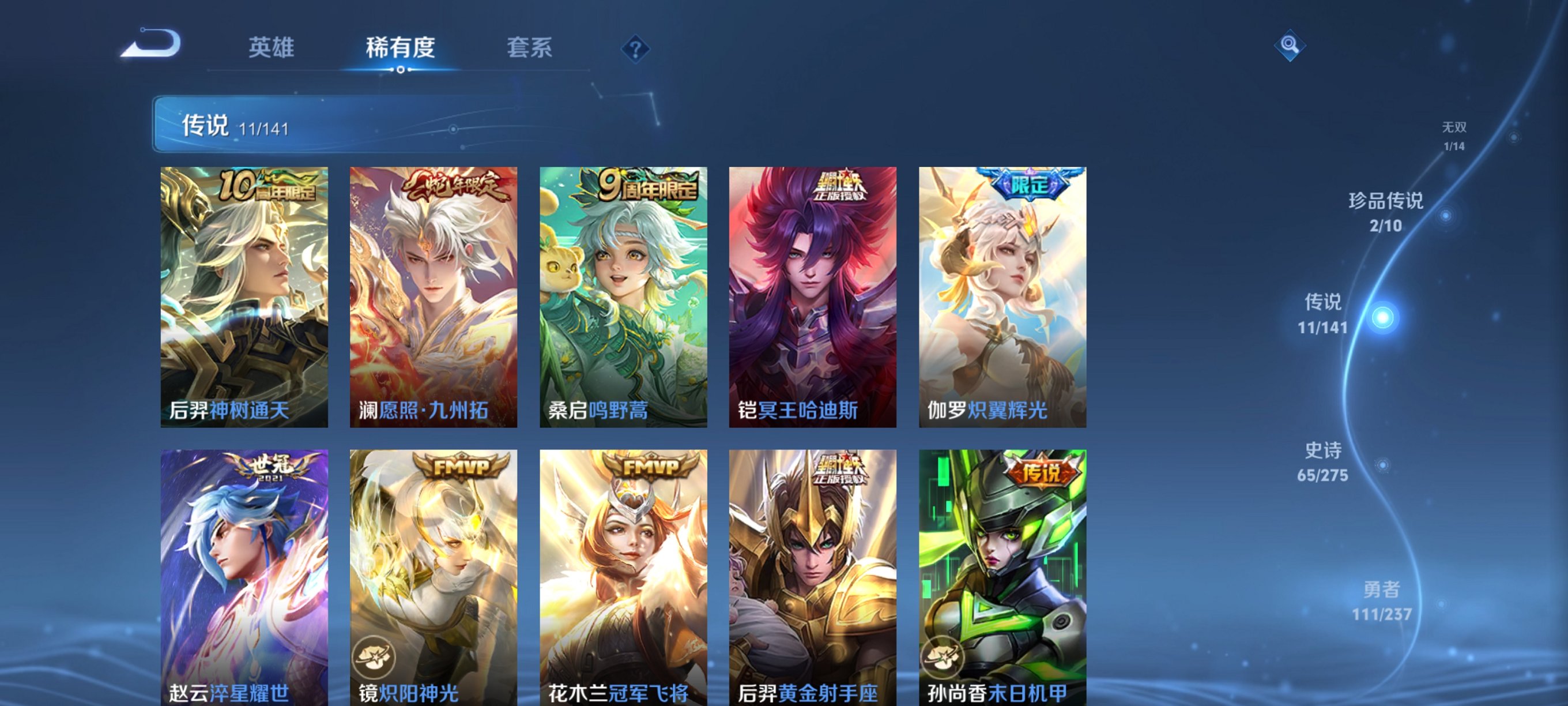Open the search magnifier icon top-right
1568x706 pixels.
(x=1291, y=46)
